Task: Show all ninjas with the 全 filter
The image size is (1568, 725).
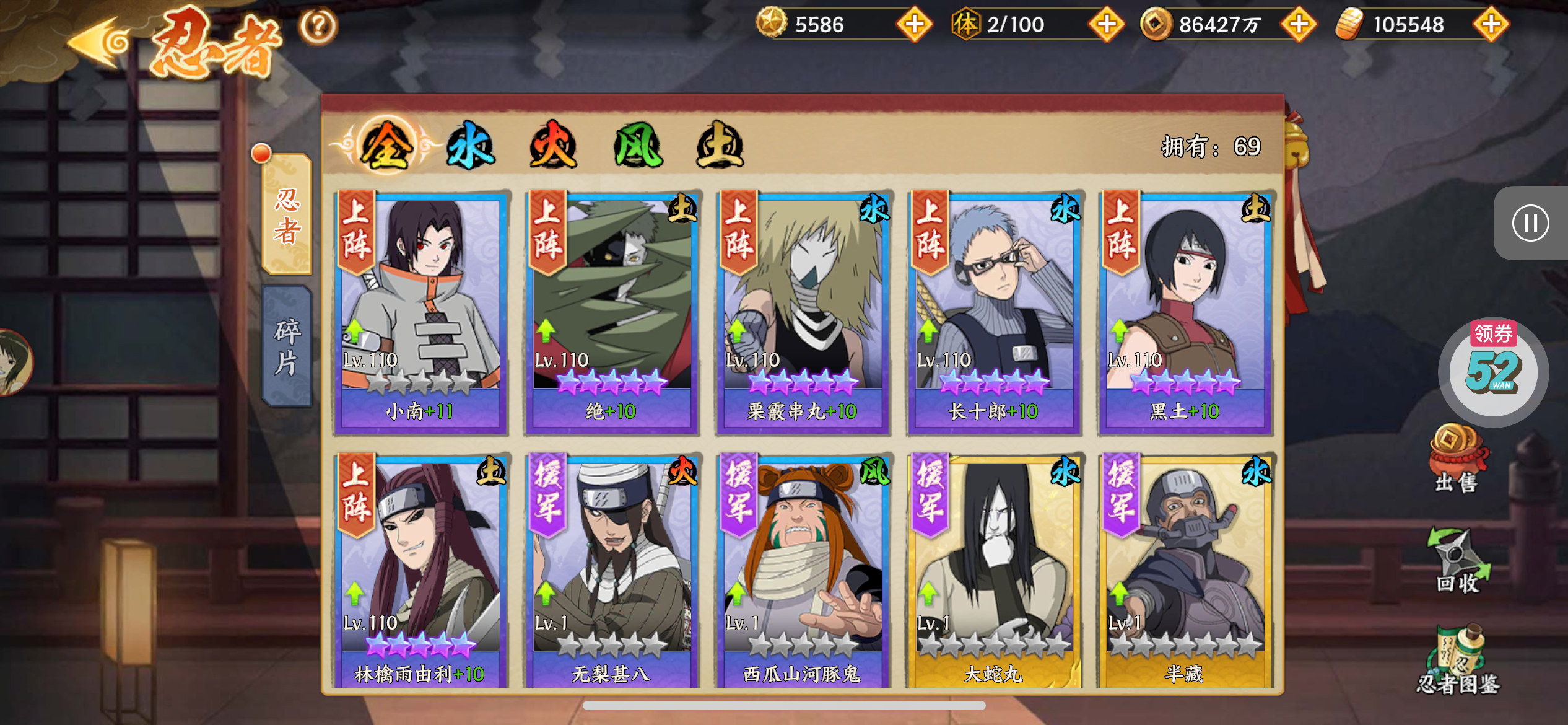Action: click(x=387, y=146)
